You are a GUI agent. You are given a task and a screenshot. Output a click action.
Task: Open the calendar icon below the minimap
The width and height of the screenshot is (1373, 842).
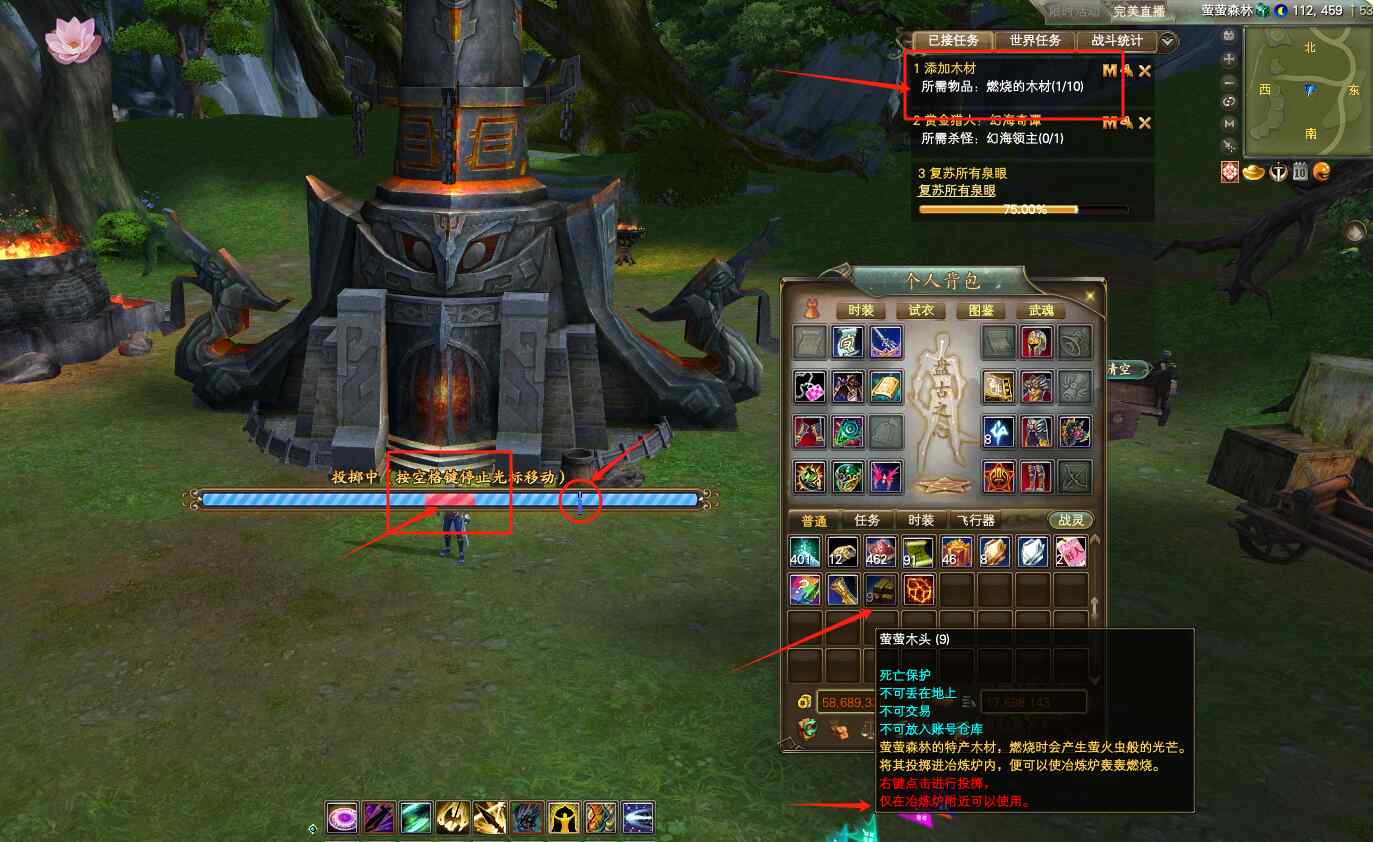click(1300, 172)
